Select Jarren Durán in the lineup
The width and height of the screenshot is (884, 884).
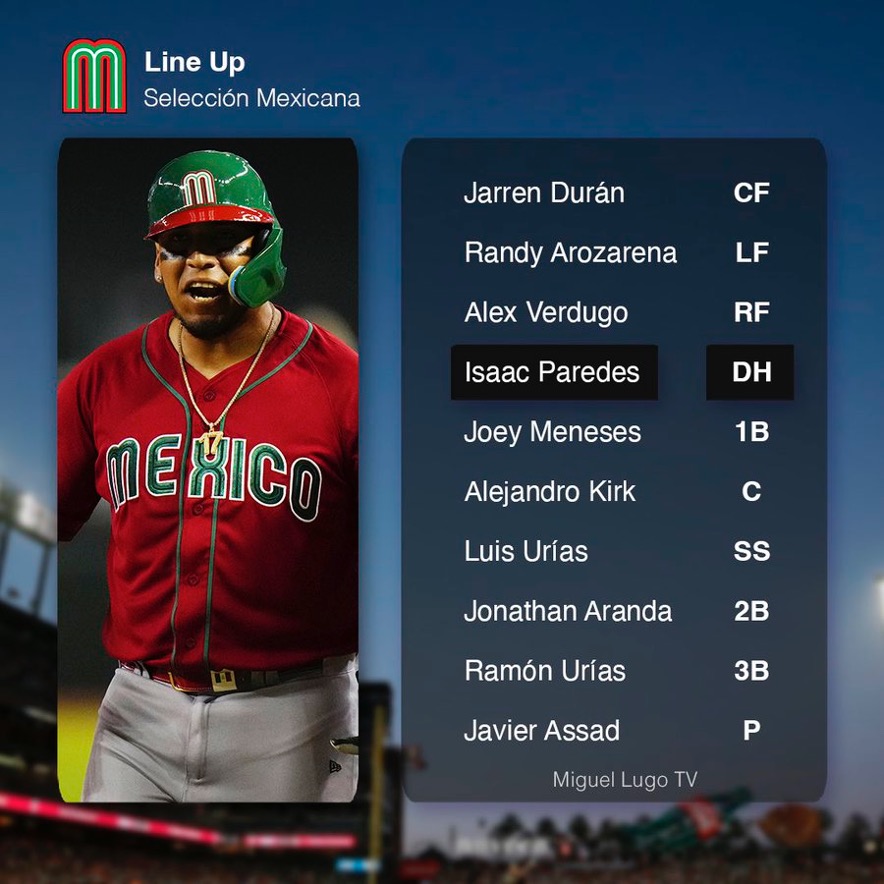[x=544, y=193]
